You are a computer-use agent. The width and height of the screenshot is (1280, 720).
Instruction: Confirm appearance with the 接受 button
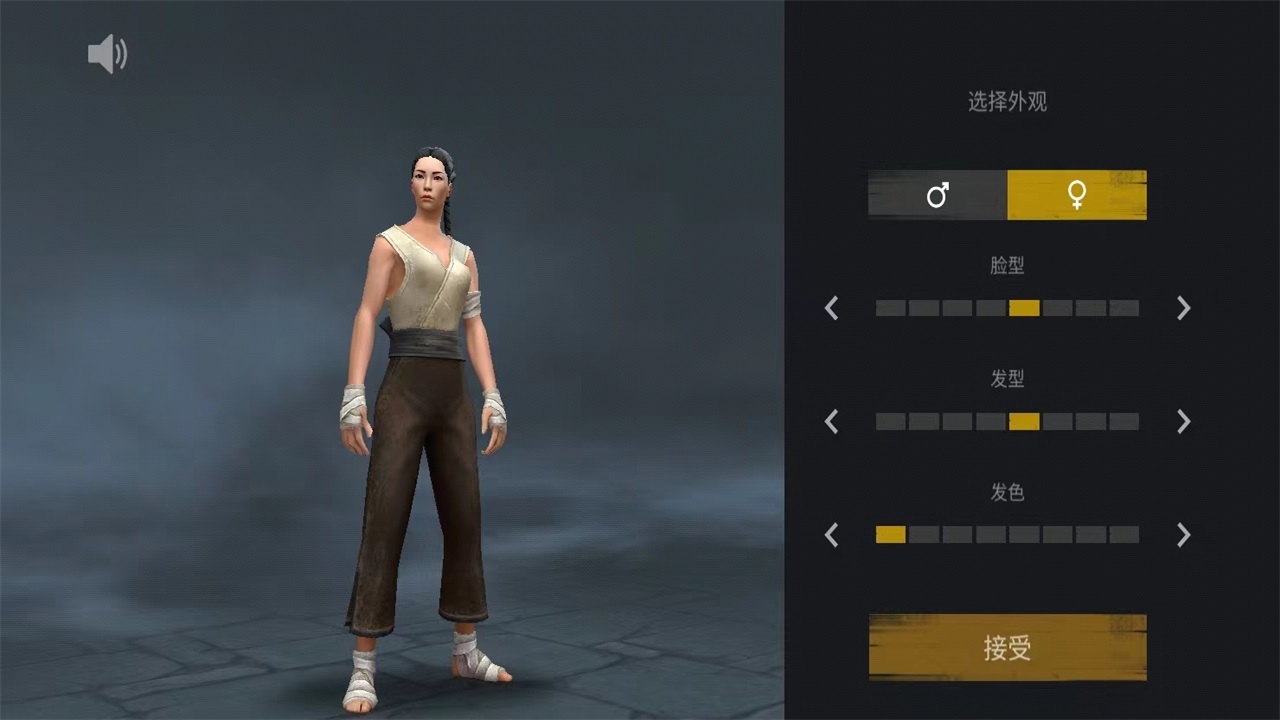[1007, 648]
